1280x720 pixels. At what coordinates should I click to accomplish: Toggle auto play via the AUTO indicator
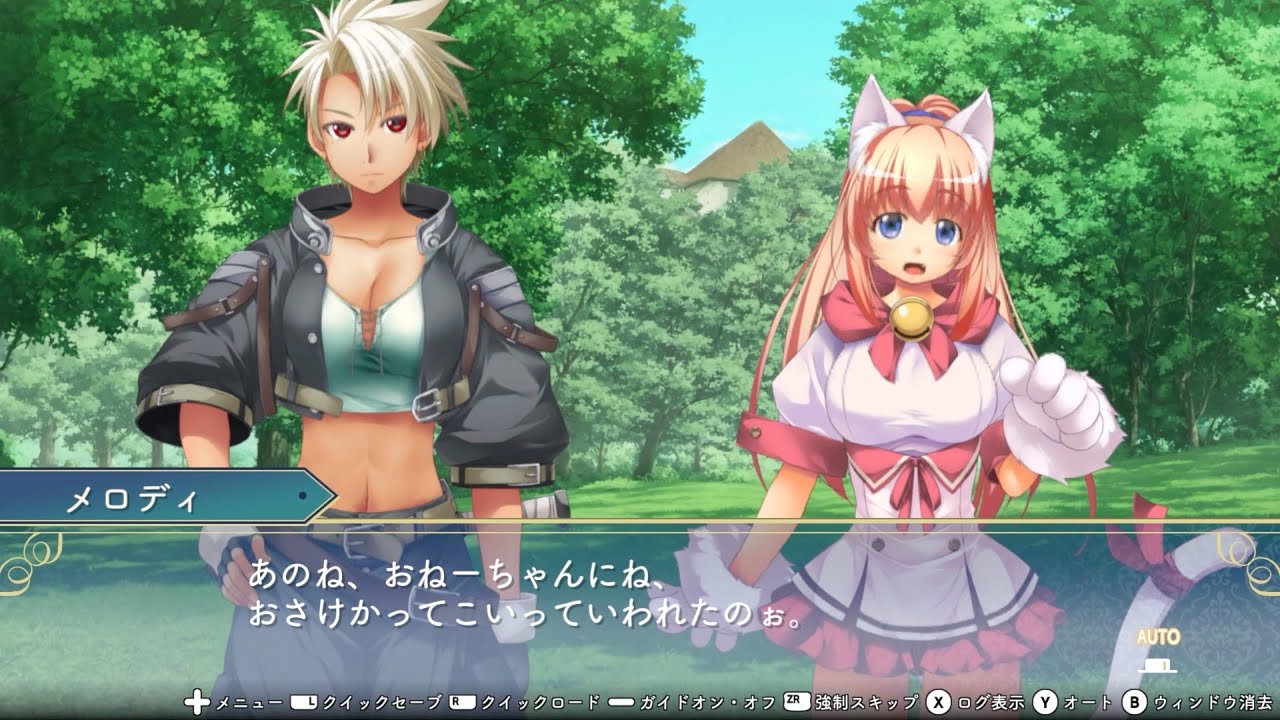(1158, 635)
